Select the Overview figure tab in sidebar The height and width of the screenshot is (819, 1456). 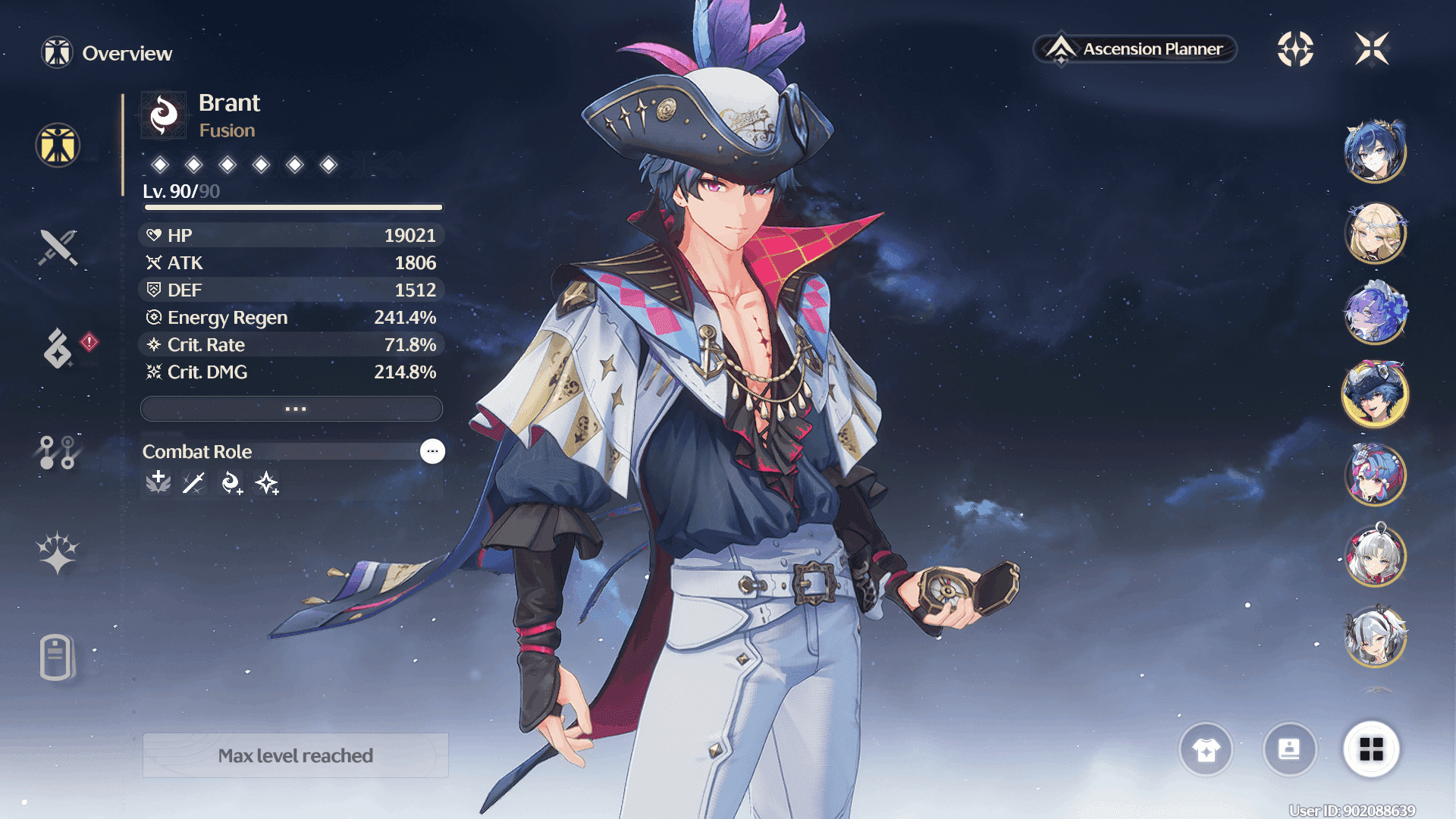[x=58, y=145]
